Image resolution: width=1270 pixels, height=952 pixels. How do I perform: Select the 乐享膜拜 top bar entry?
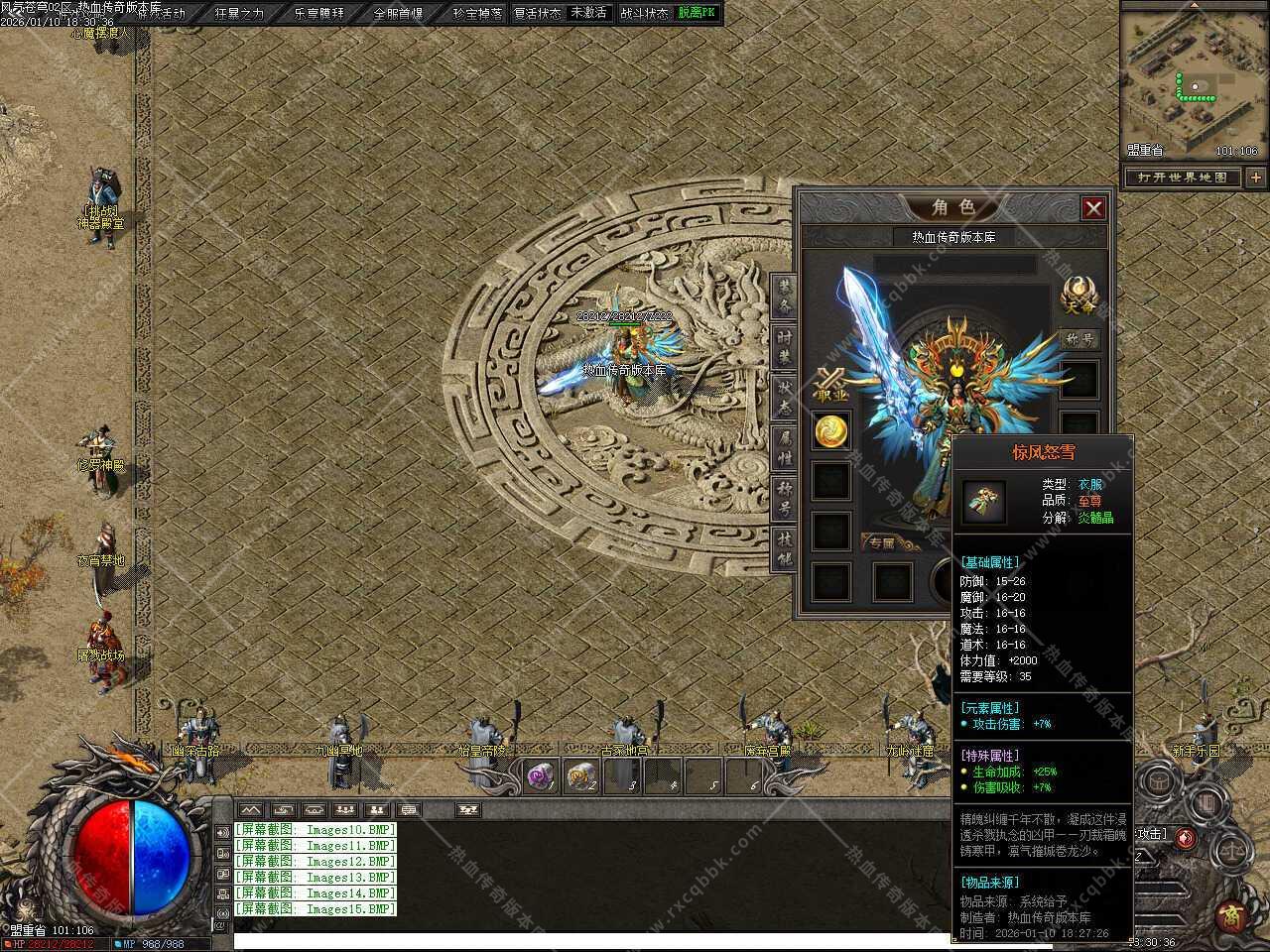coord(319,13)
